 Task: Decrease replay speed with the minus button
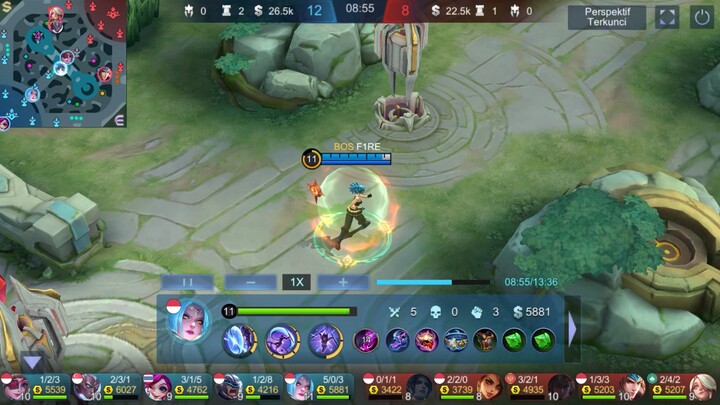tap(250, 282)
